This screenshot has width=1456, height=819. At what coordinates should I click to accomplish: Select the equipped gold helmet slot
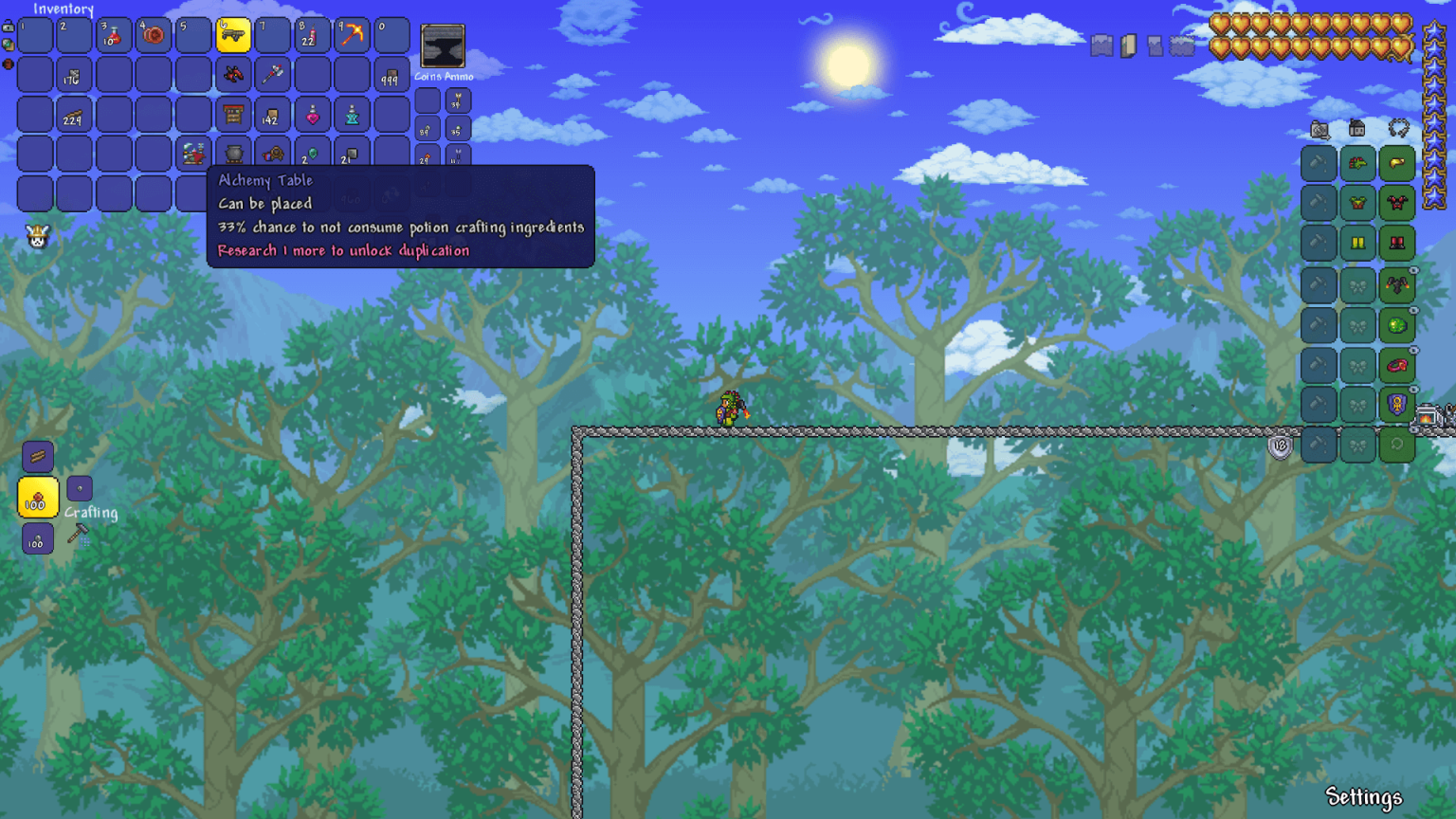(1397, 163)
